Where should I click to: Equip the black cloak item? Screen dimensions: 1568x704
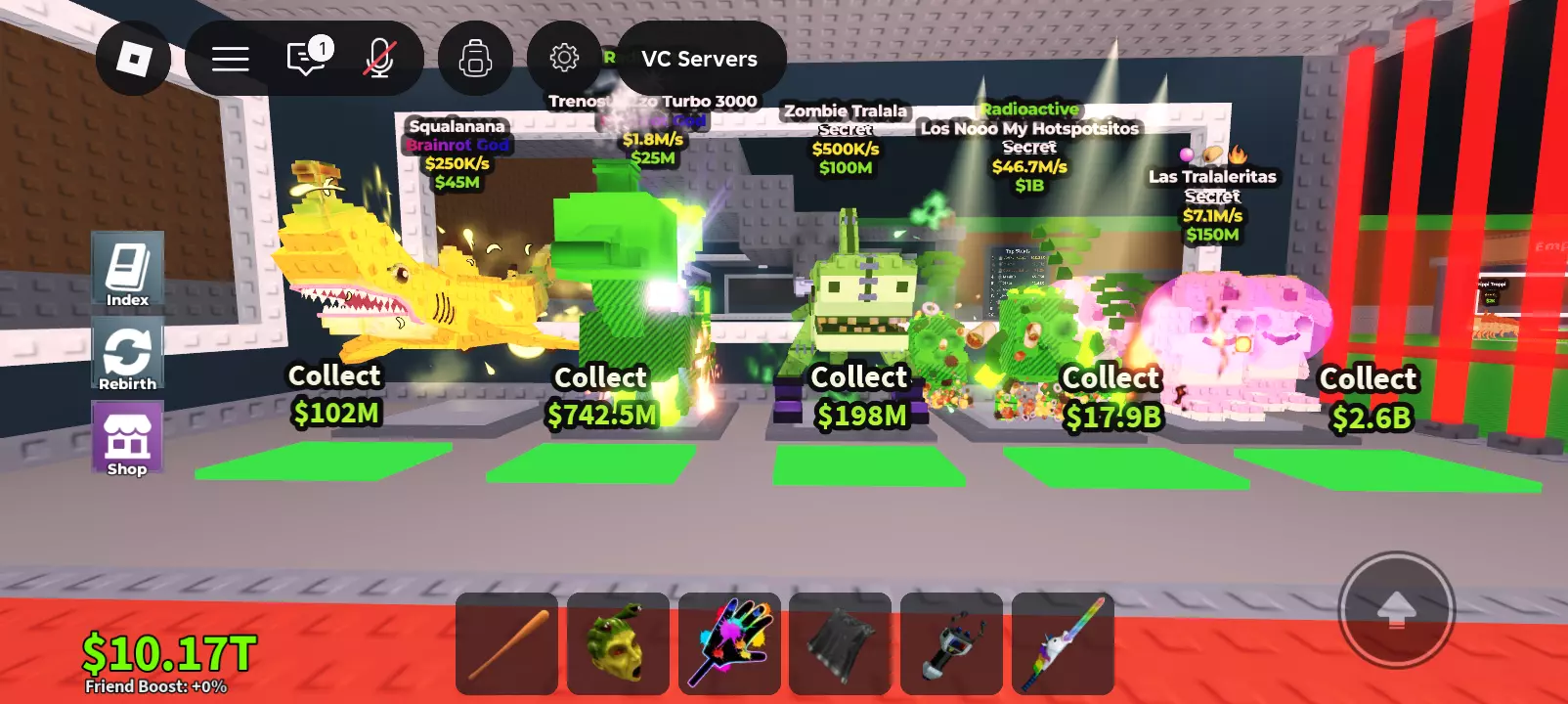coord(841,643)
